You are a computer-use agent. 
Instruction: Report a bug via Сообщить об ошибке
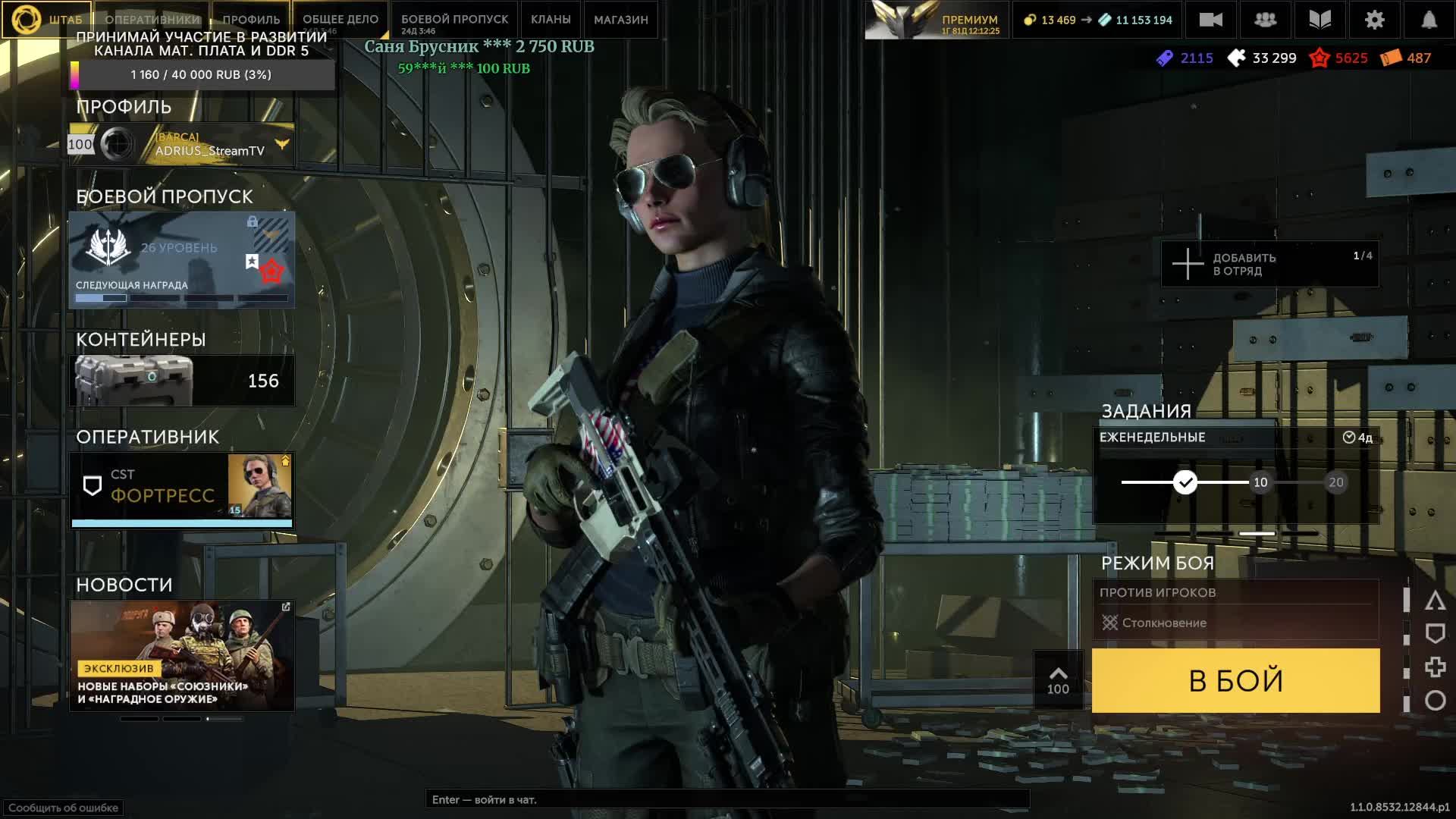63,808
